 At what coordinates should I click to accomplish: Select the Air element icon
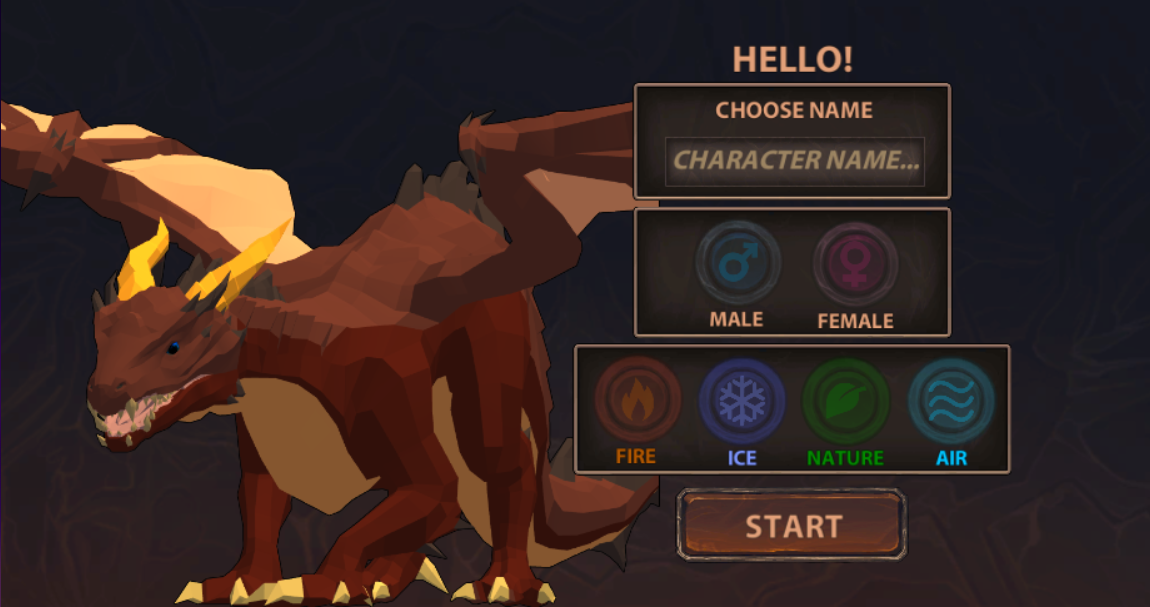951,401
